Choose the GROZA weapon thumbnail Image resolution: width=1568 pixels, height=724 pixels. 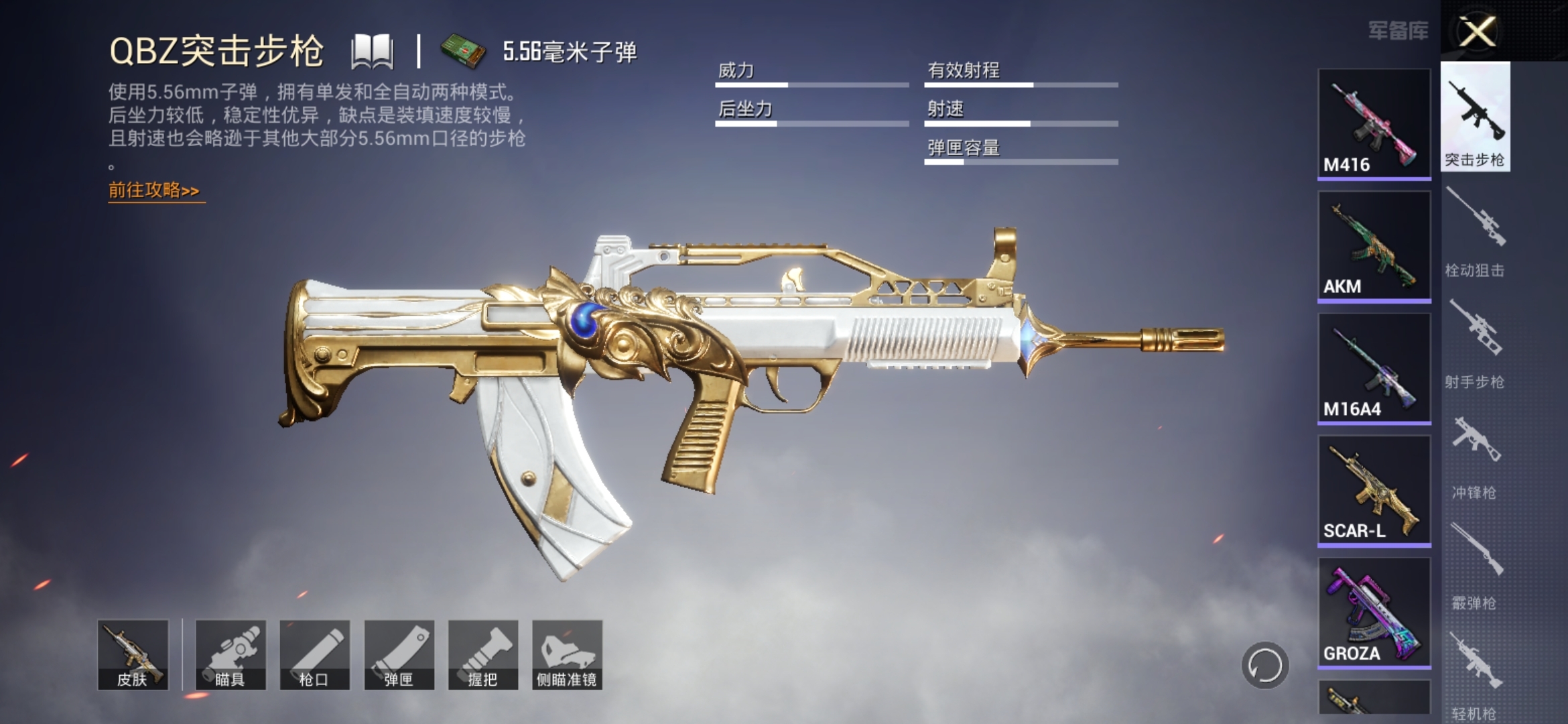pyautogui.click(x=1374, y=612)
